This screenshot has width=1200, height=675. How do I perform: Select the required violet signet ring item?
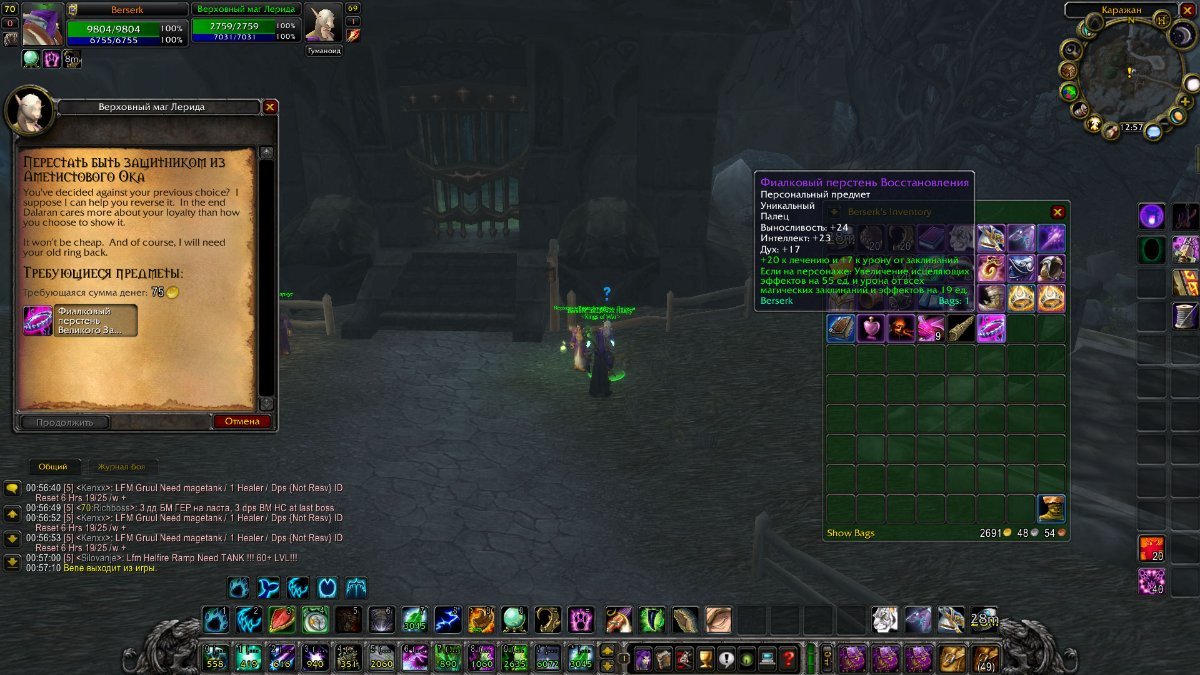click(38, 321)
